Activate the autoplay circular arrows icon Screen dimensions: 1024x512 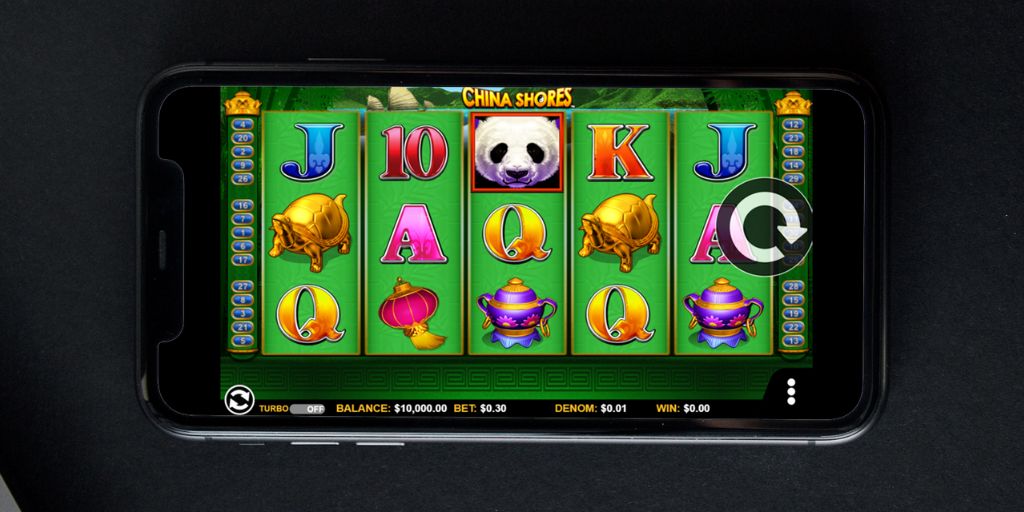(x=240, y=400)
